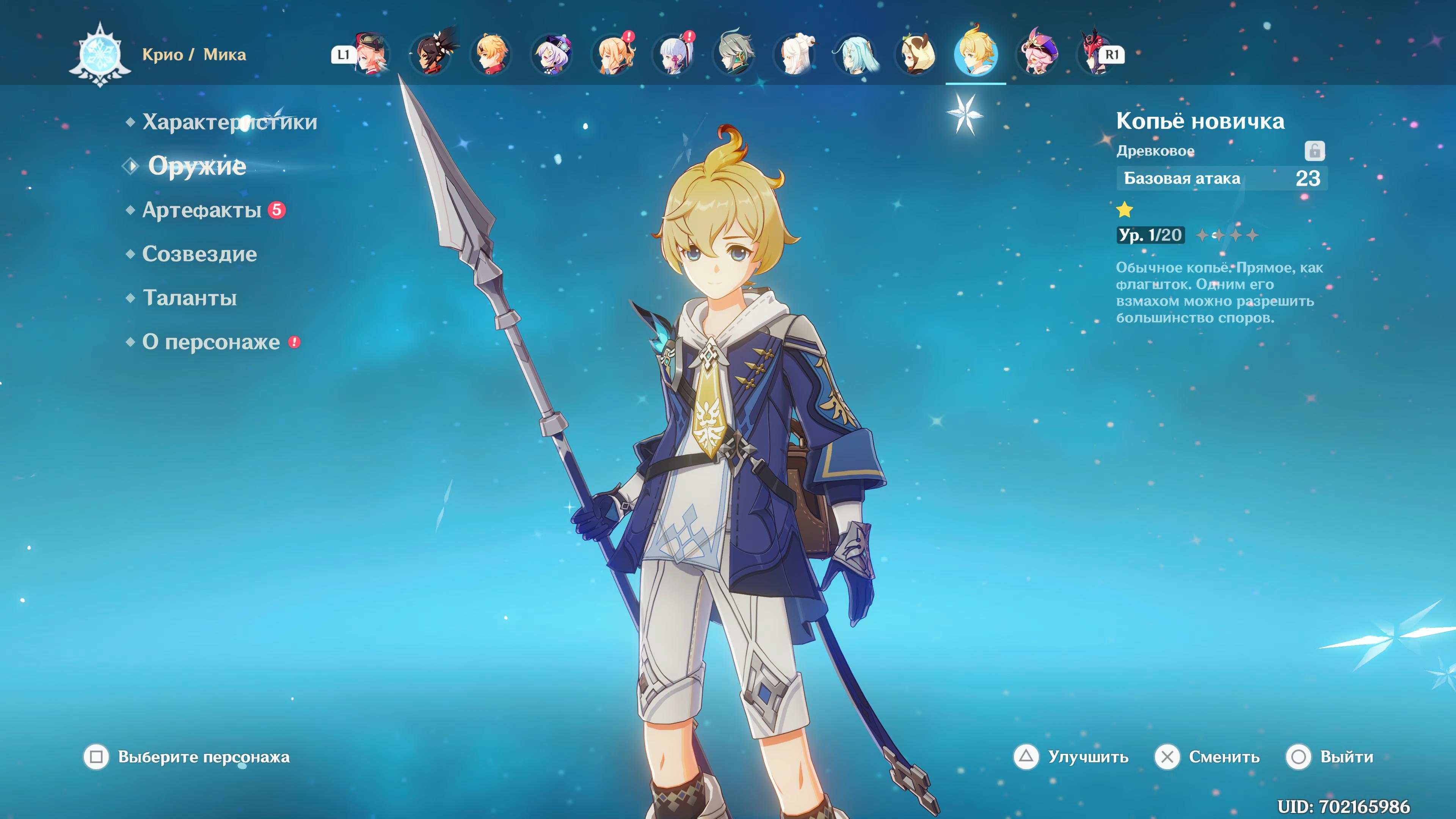This screenshot has width=1456, height=819.
Task: Pick the red-masked character portrait
Action: 1095,54
